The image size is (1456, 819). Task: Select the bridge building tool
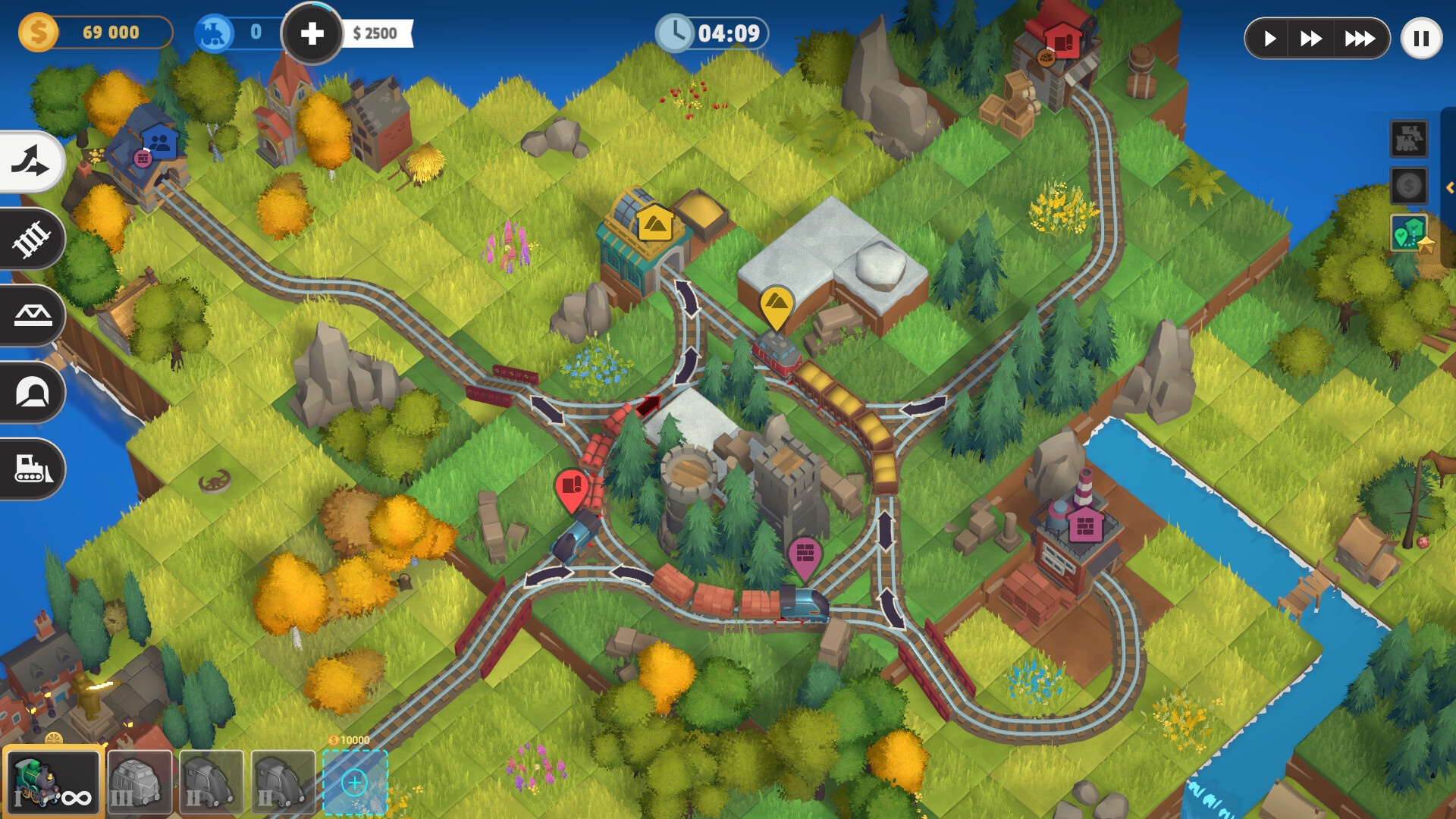tap(32, 315)
